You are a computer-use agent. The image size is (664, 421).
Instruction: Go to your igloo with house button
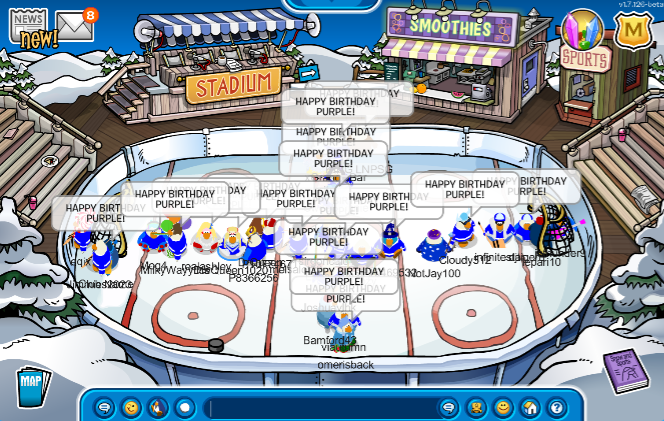(530, 408)
